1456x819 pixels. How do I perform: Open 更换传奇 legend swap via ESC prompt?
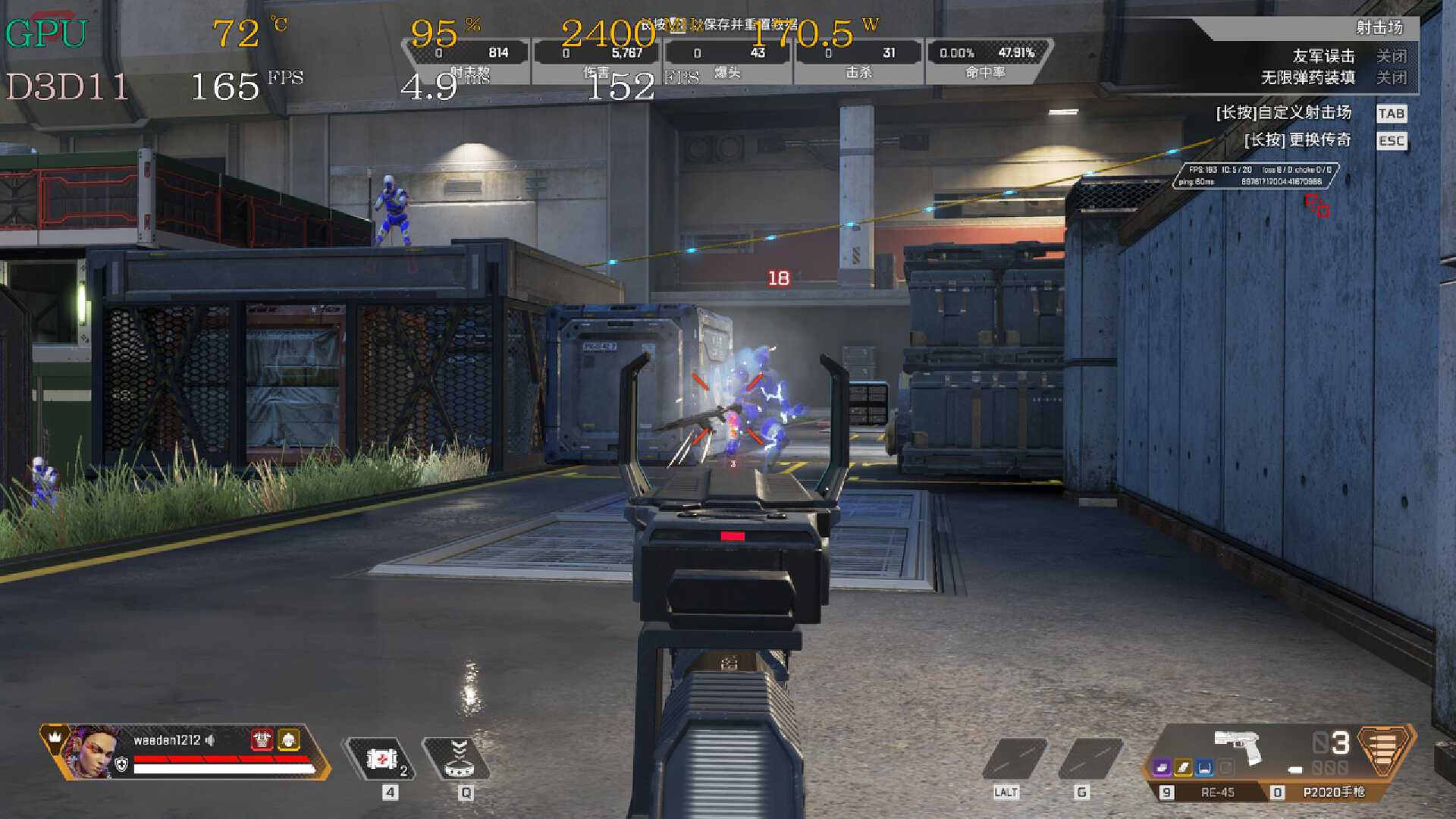[1299, 141]
